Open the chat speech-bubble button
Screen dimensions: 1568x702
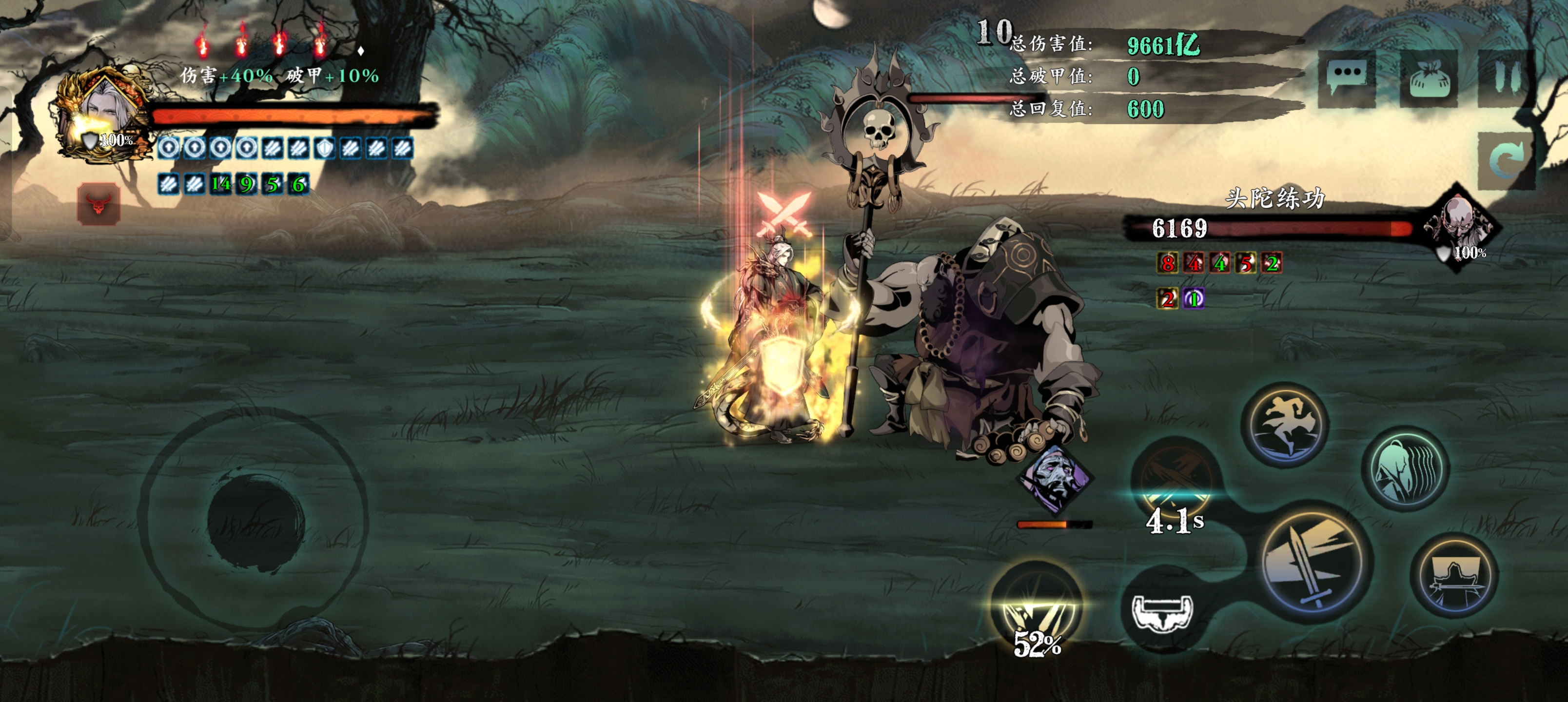(x=1347, y=78)
